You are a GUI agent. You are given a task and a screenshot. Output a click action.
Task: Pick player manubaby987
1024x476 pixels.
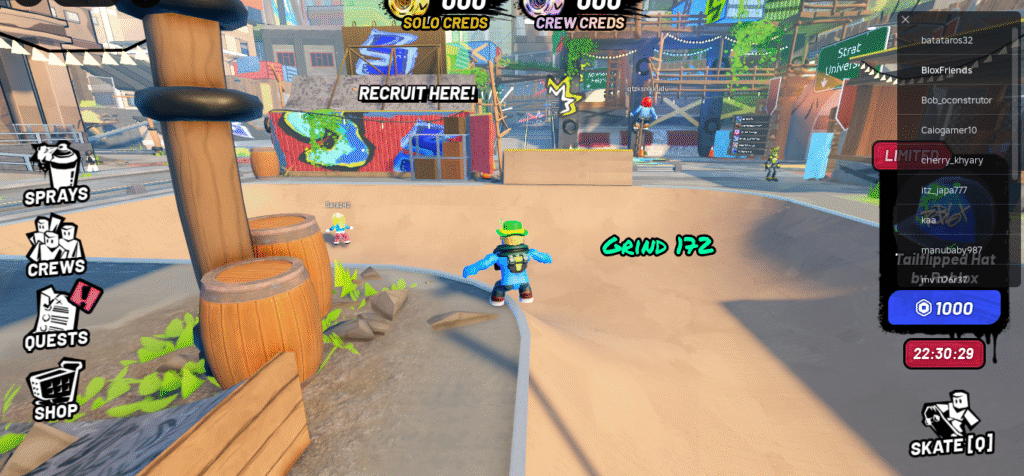click(951, 250)
